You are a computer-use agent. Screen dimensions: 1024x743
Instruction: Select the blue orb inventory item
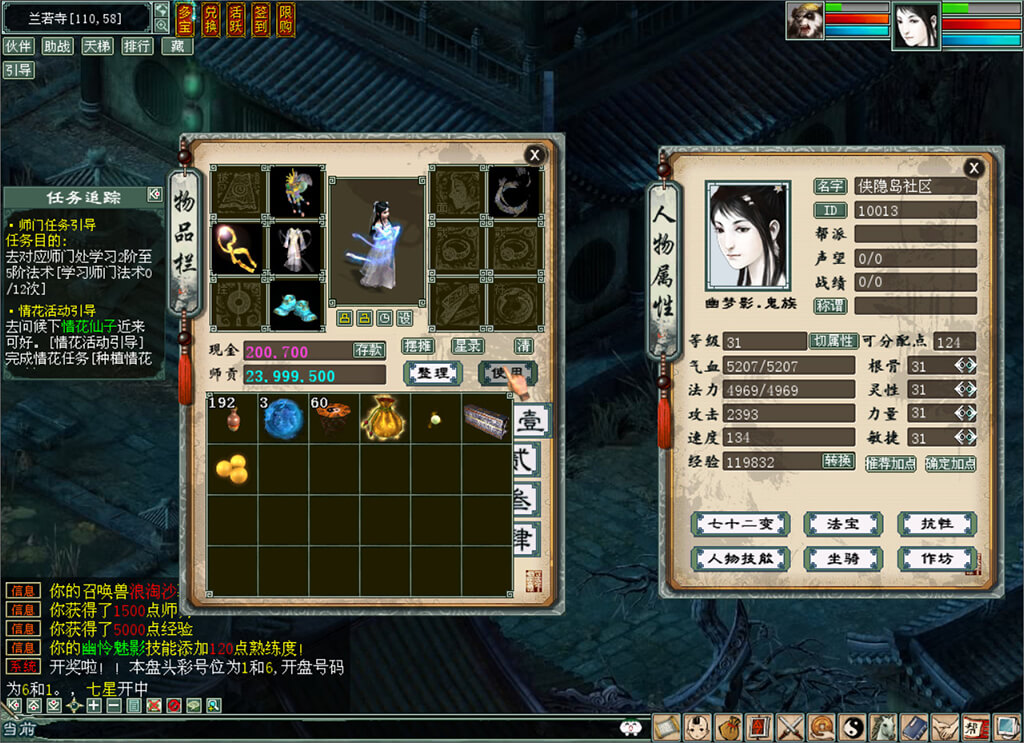[x=283, y=418]
